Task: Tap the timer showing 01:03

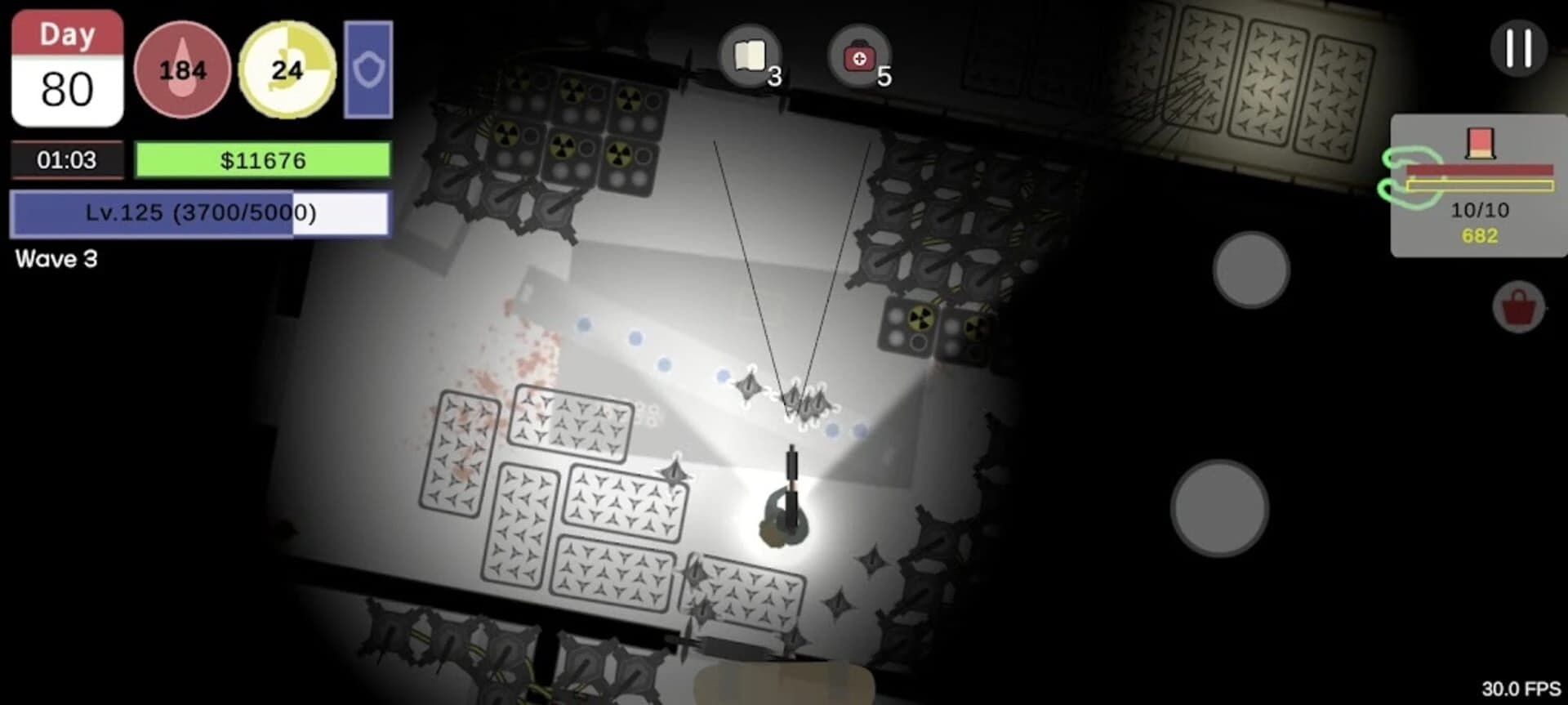Action: coord(67,160)
